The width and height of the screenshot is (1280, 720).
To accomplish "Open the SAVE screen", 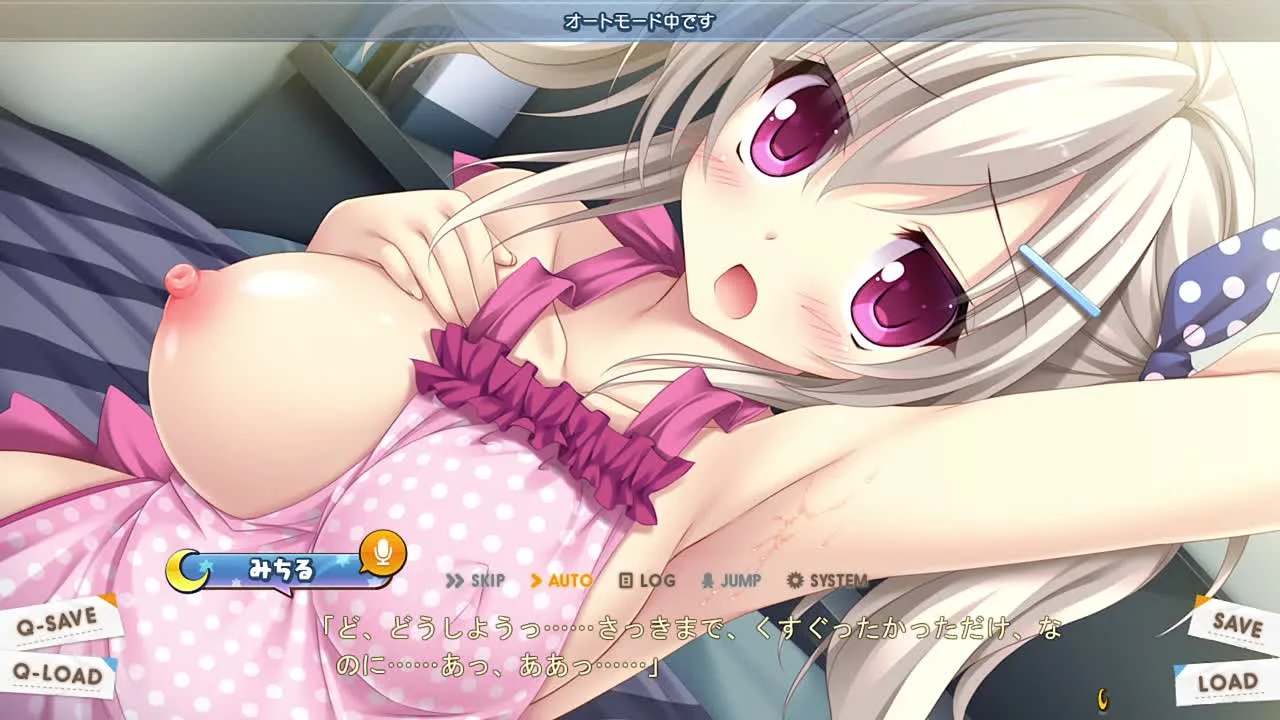I will click(1236, 623).
